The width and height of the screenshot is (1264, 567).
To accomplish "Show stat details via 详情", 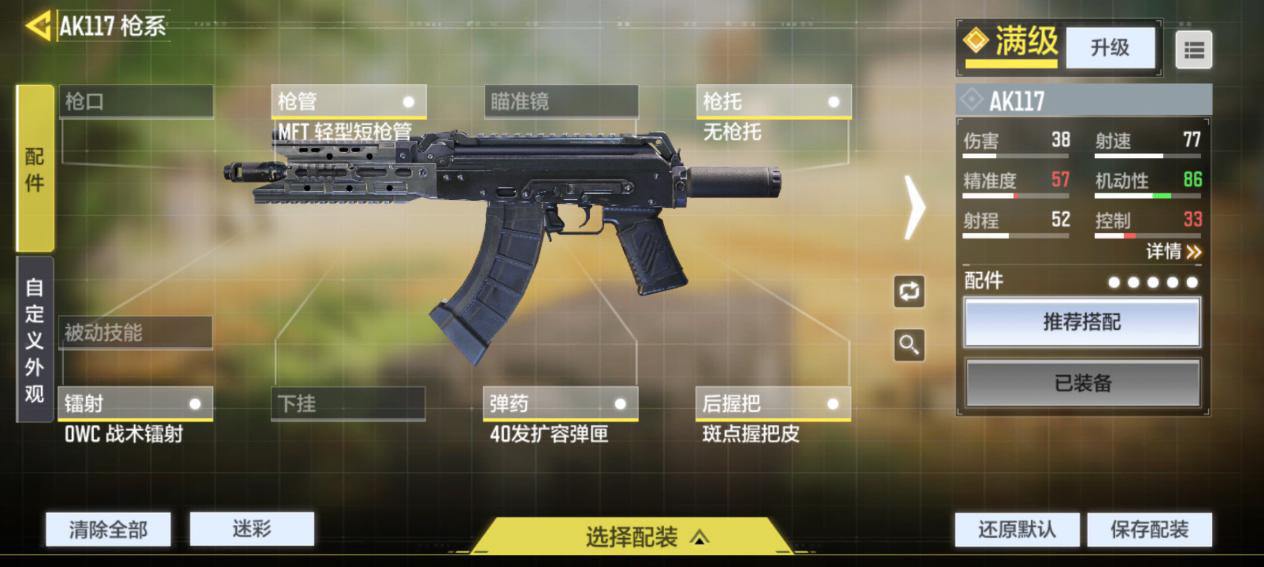I will (1173, 251).
